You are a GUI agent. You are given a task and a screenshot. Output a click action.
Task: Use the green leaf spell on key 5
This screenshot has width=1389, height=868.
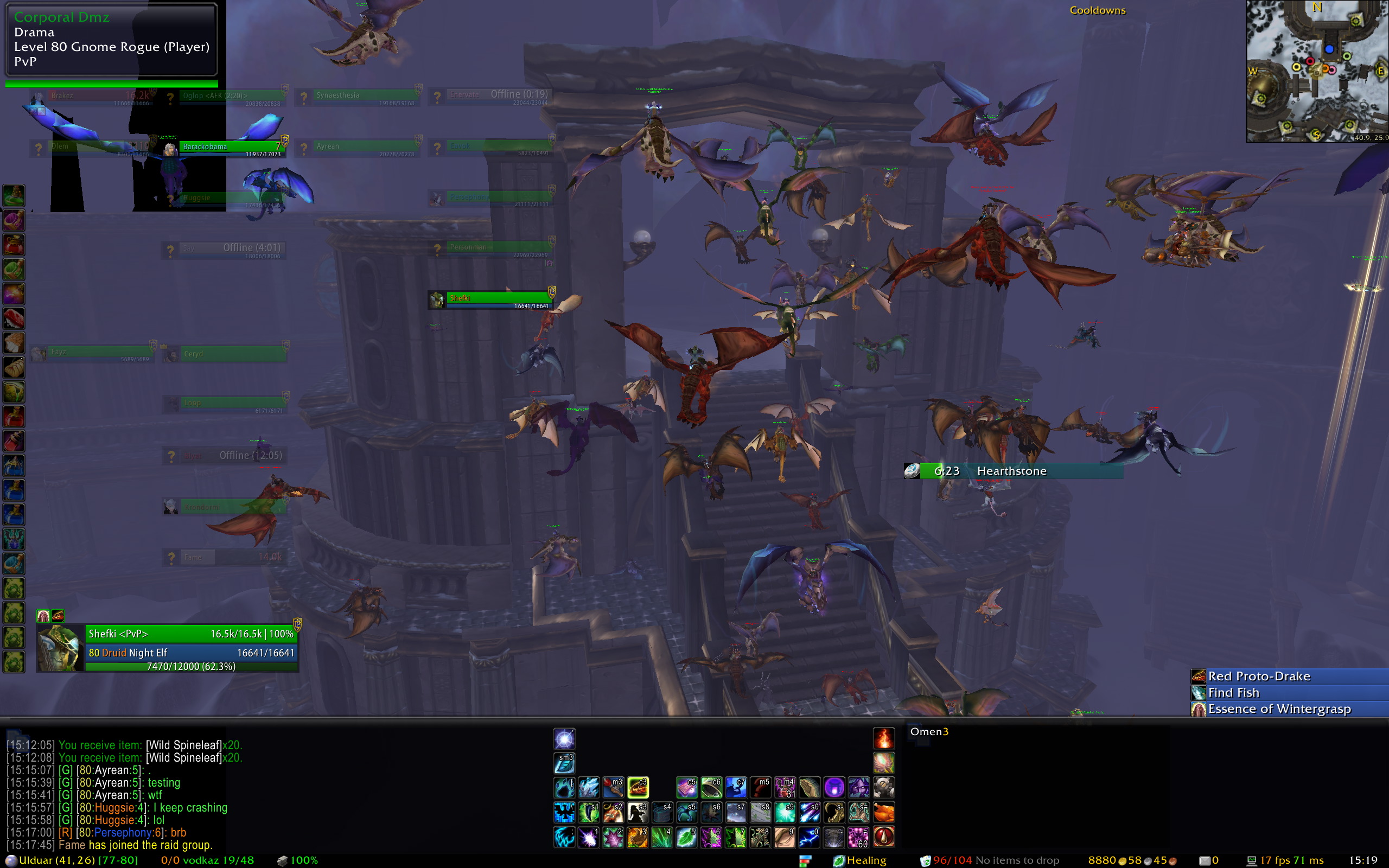point(686,837)
